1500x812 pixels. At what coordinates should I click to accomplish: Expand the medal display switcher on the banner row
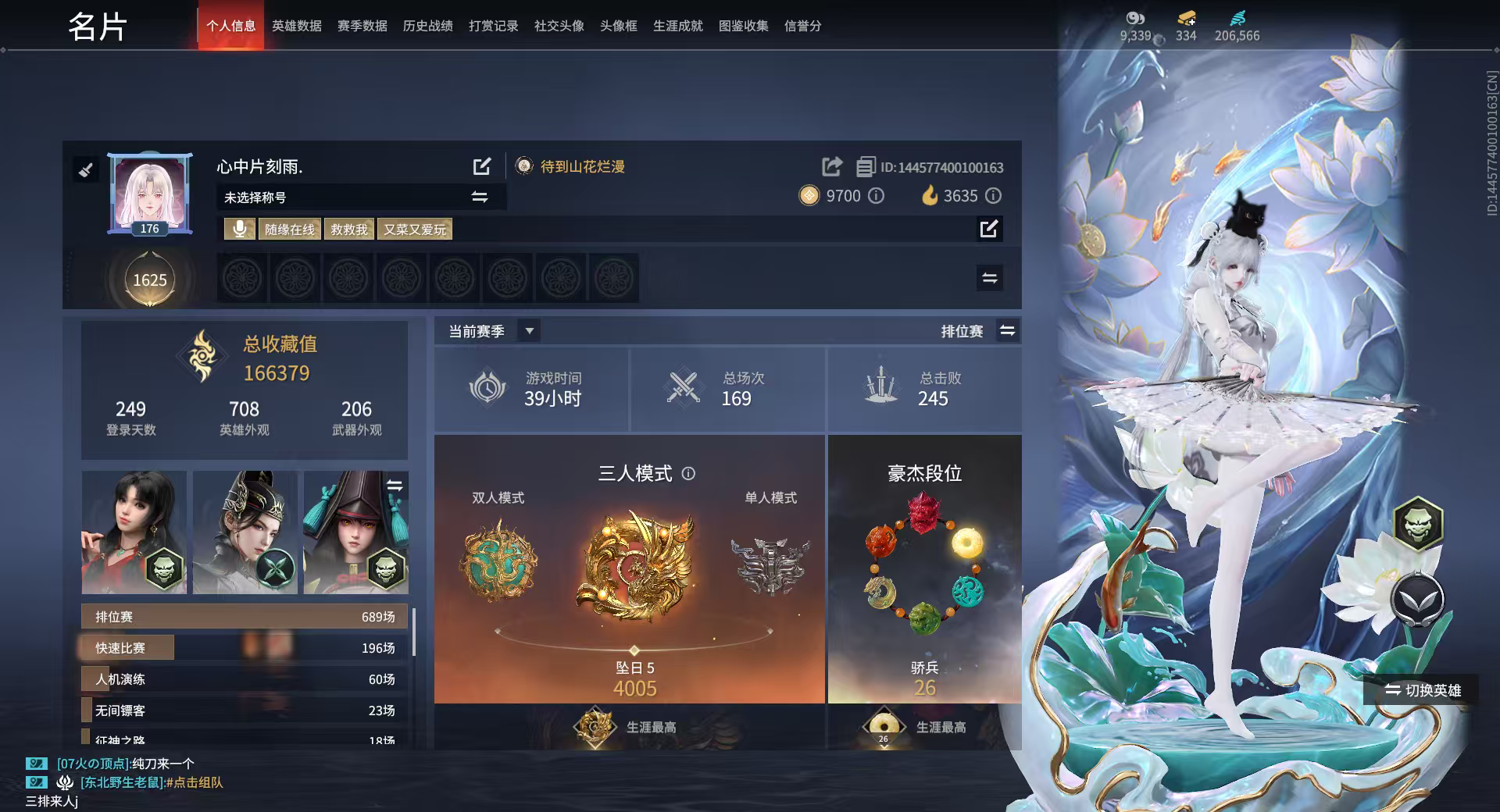[x=988, y=277]
